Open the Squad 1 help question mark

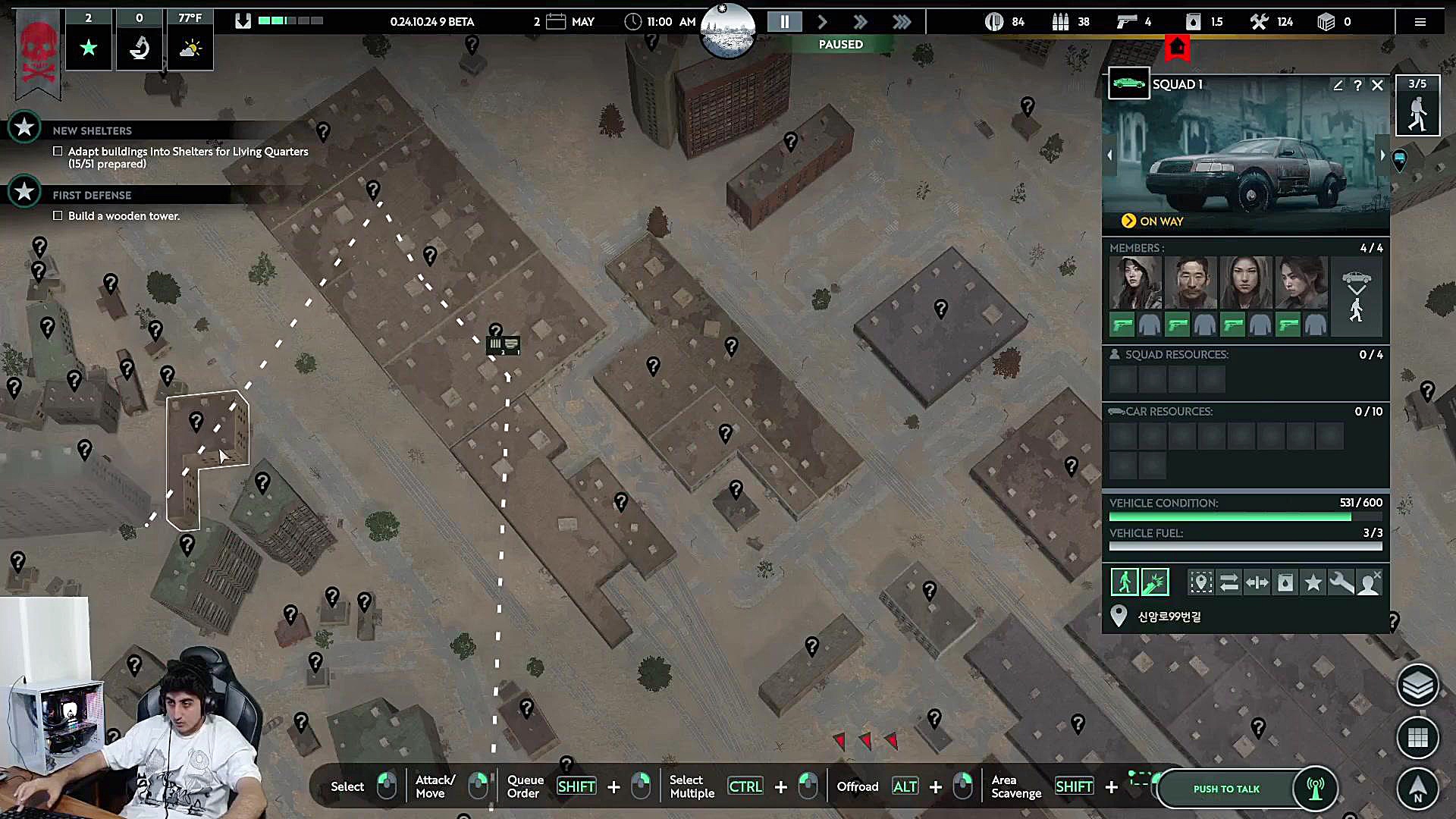coord(1357,85)
